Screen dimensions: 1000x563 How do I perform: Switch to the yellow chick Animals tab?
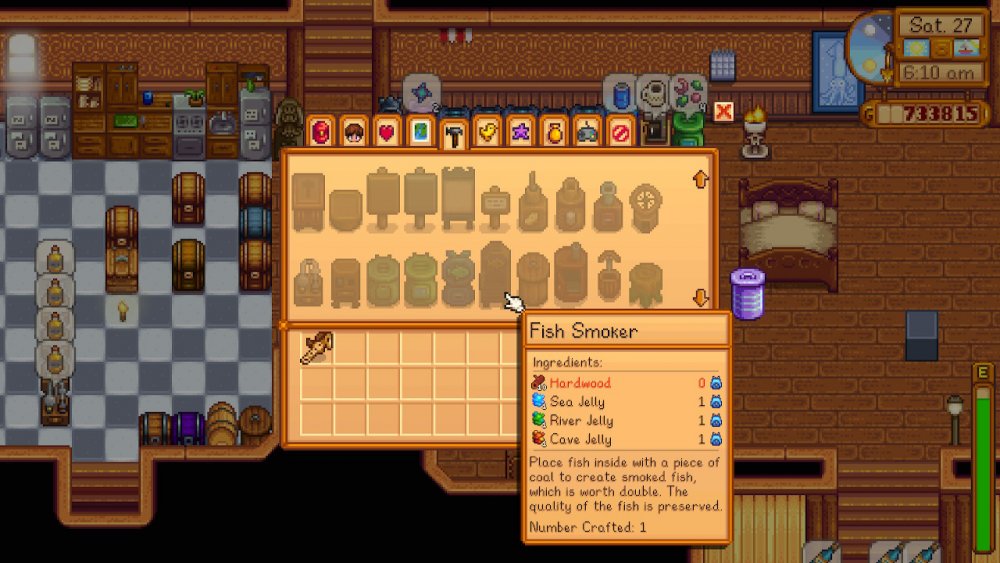pos(487,132)
